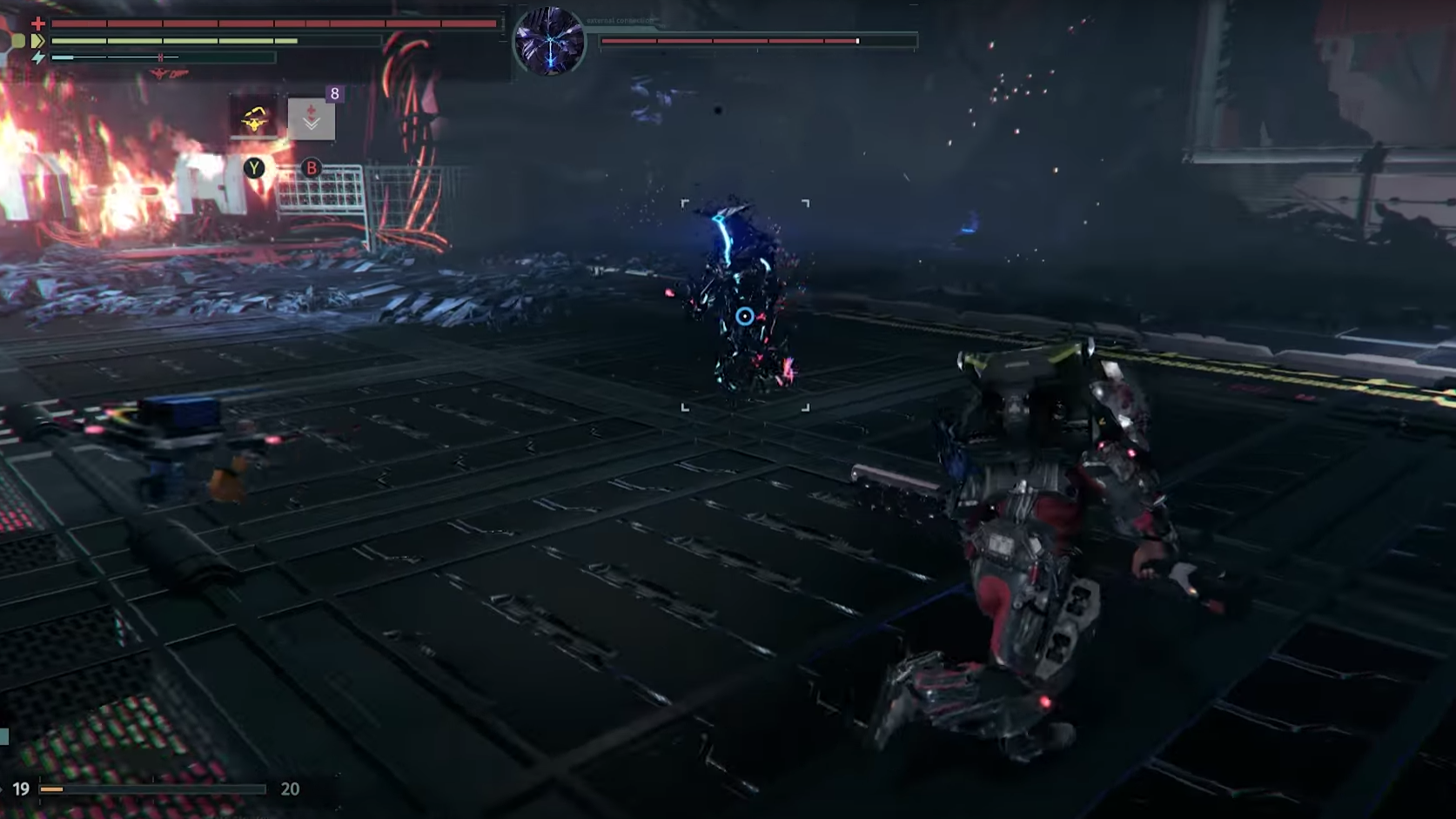1456x819 pixels.
Task: Select the yellow stamina chevron icon
Action: tap(38, 40)
